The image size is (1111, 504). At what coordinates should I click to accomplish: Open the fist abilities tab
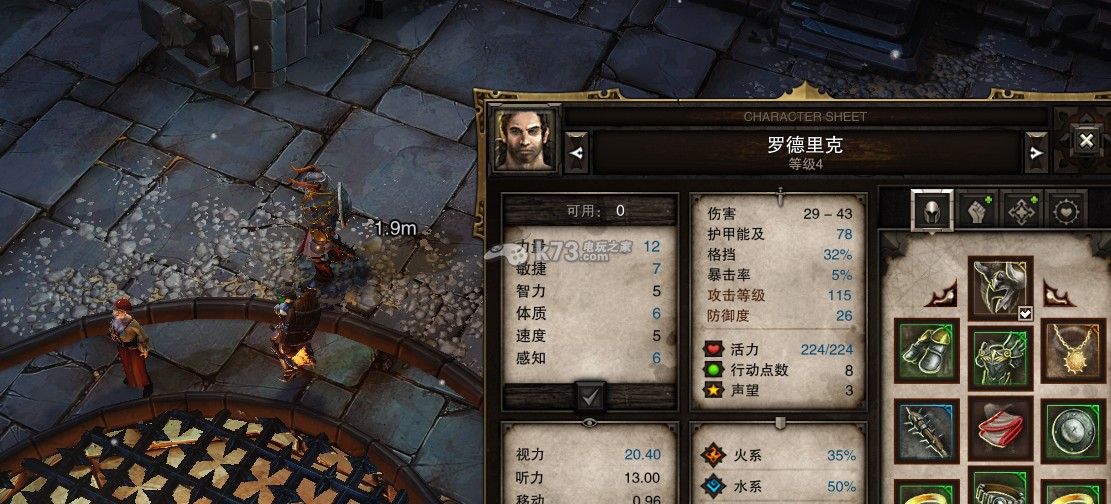click(x=977, y=210)
